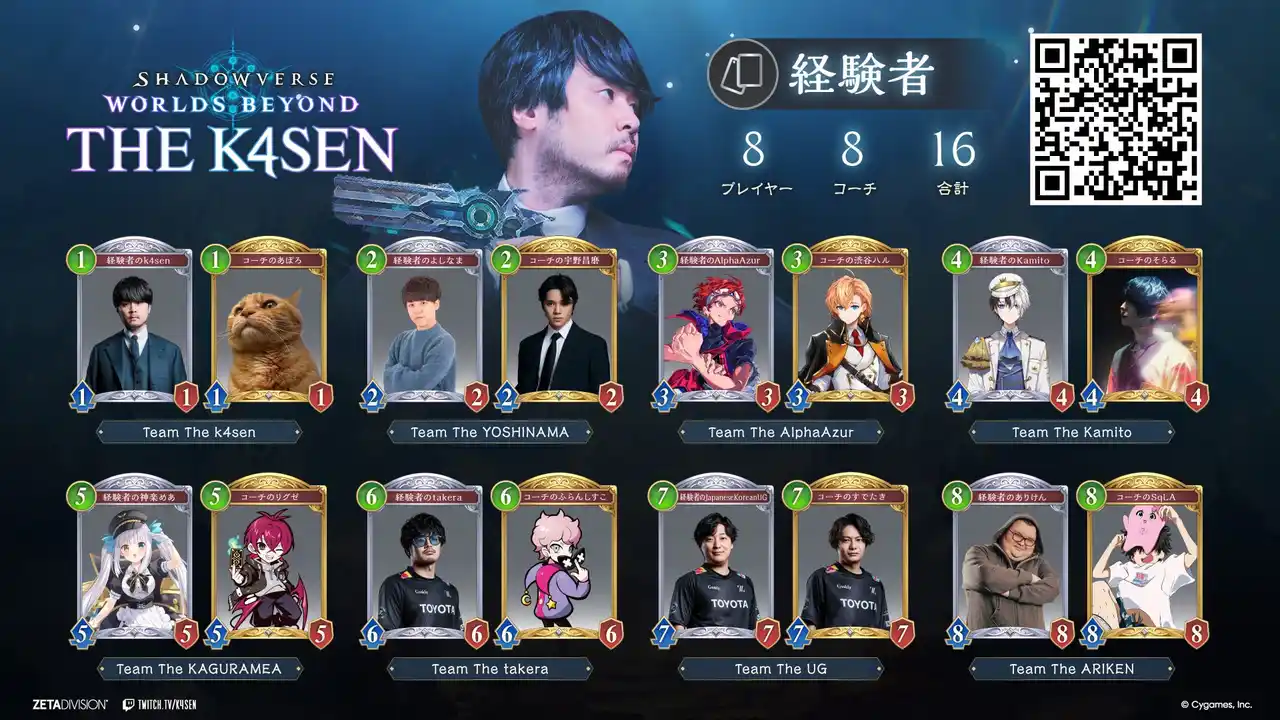
Task: Pick the 経験者のよしなま card
Action: click(x=425, y=325)
